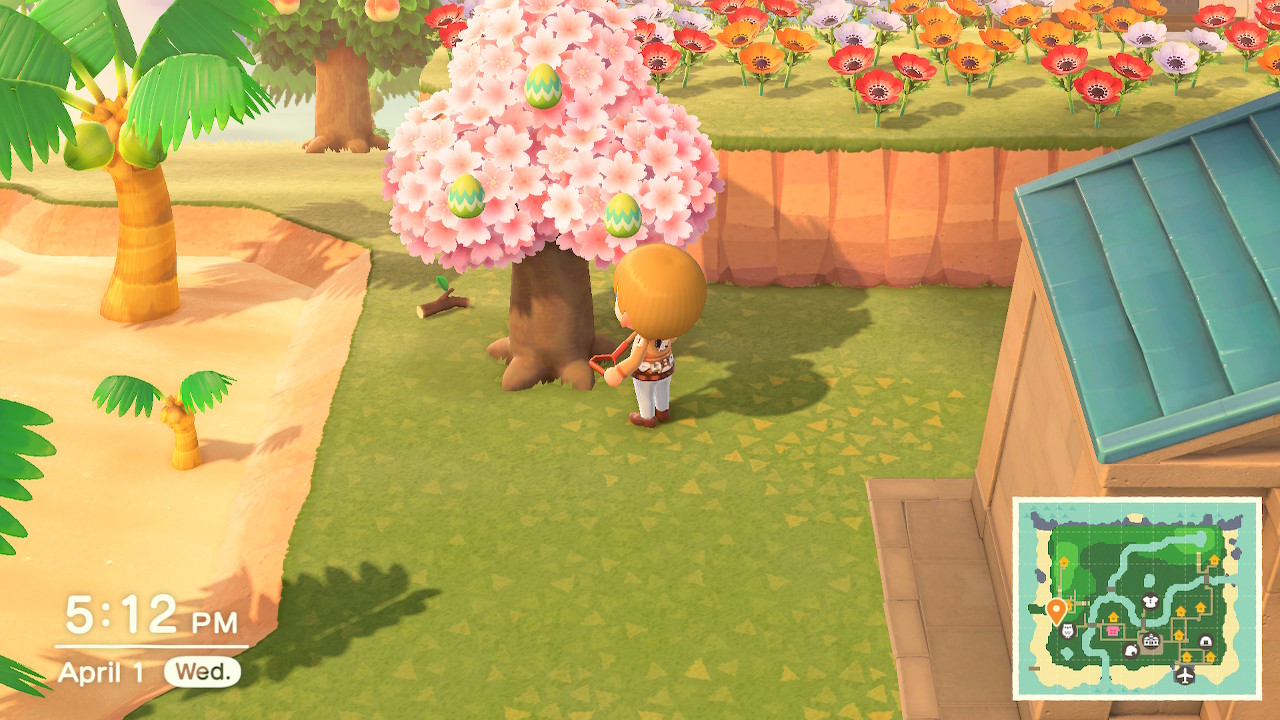Select the Nook's Cranny leaf icon on the map
The width and height of the screenshot is (1280, 720).
click(1131, 650)
